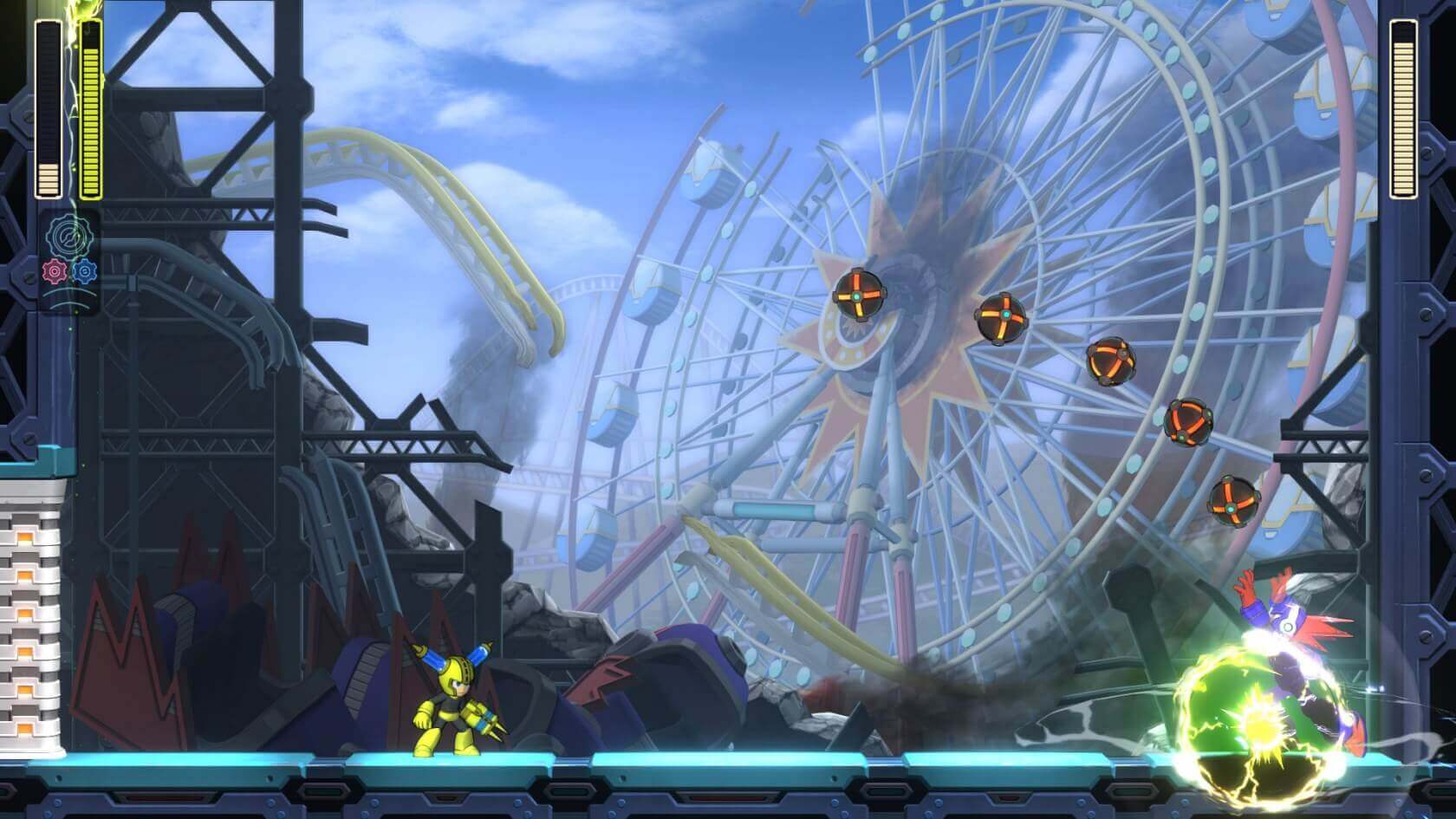The image size is (1456, 819).
Task: Click the large Double Gear gauge icon
Action: point(68,236)
